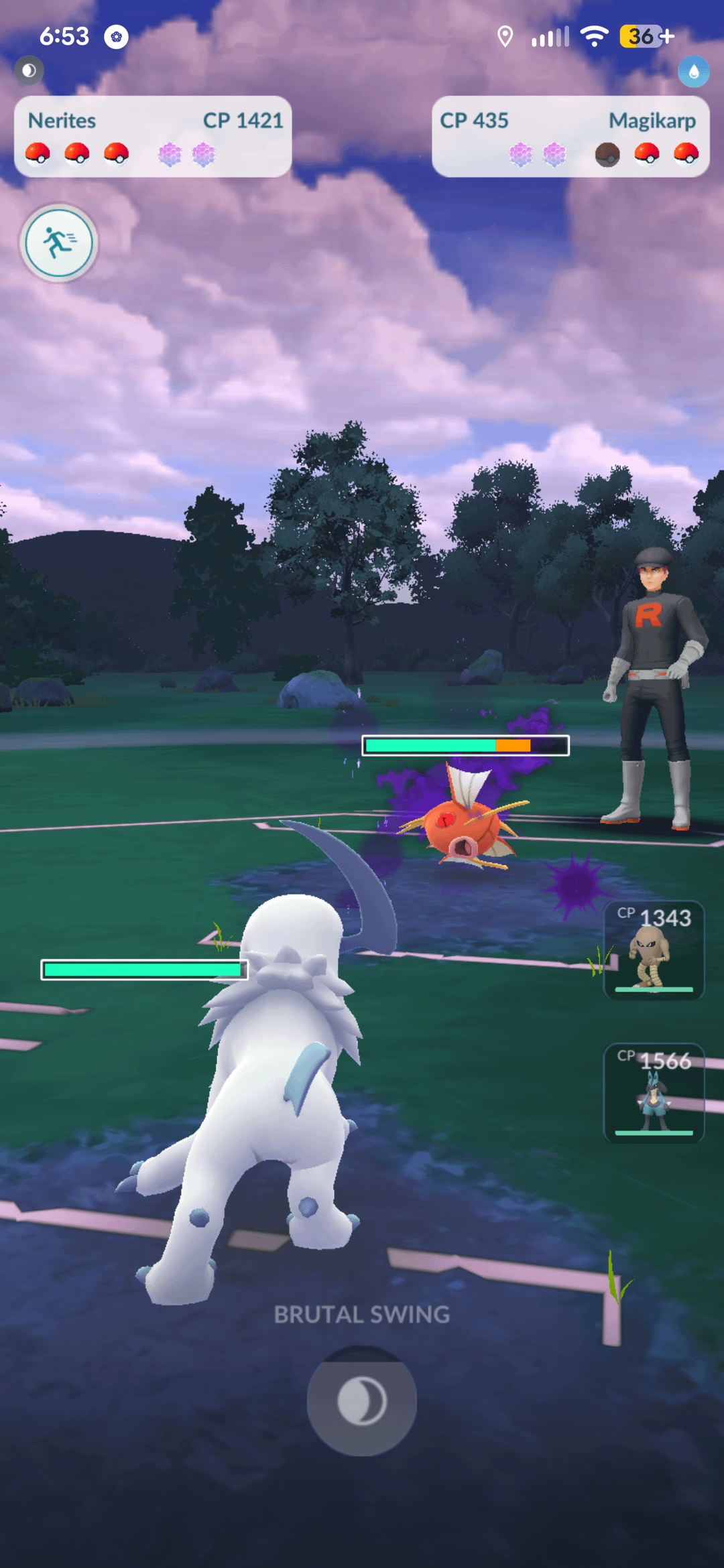Activate the Brutal Swing charged attack
724x1568 pixels.
click(x=362, y=1400)
